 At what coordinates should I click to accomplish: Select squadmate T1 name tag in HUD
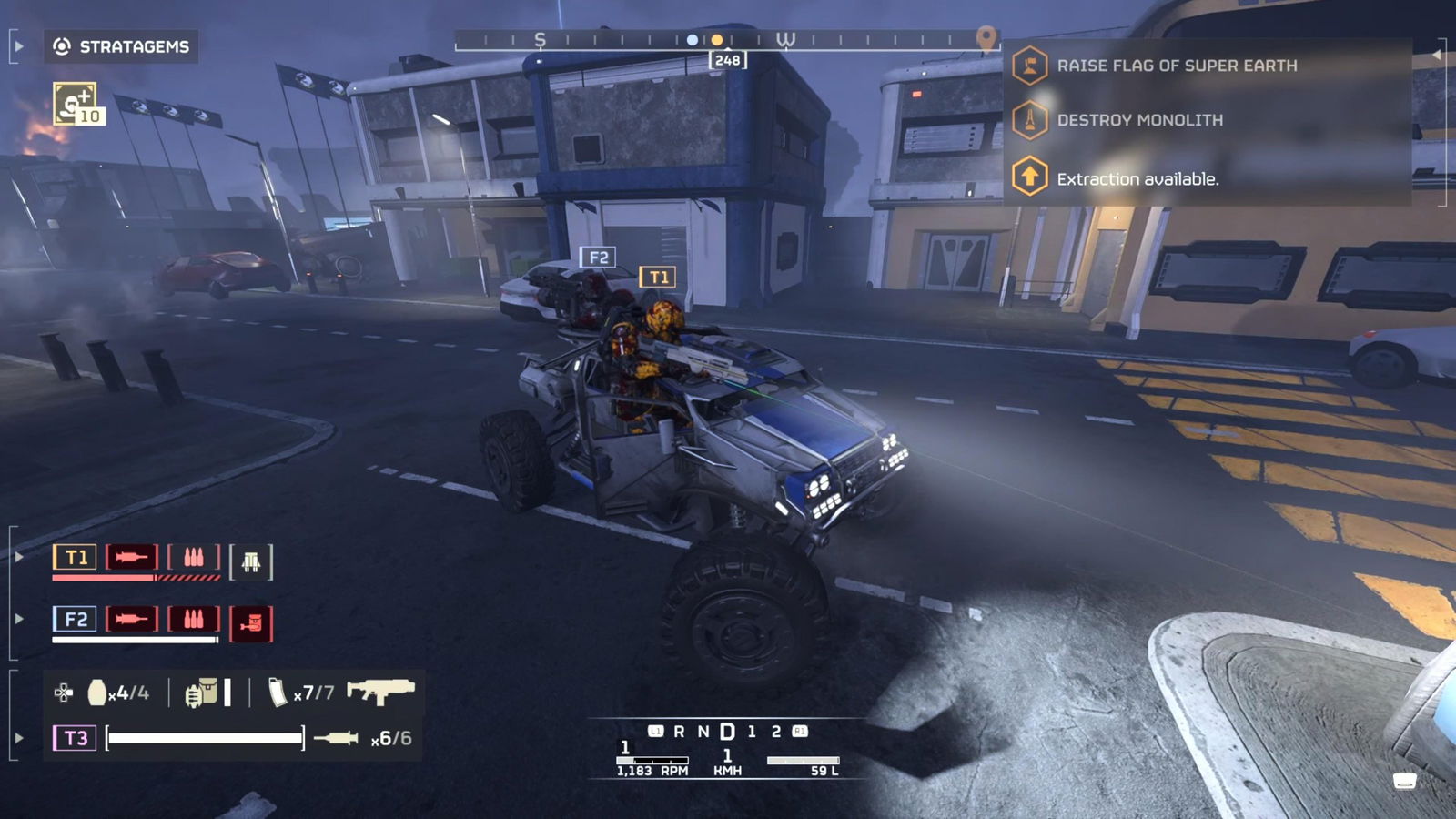(76, 557)
